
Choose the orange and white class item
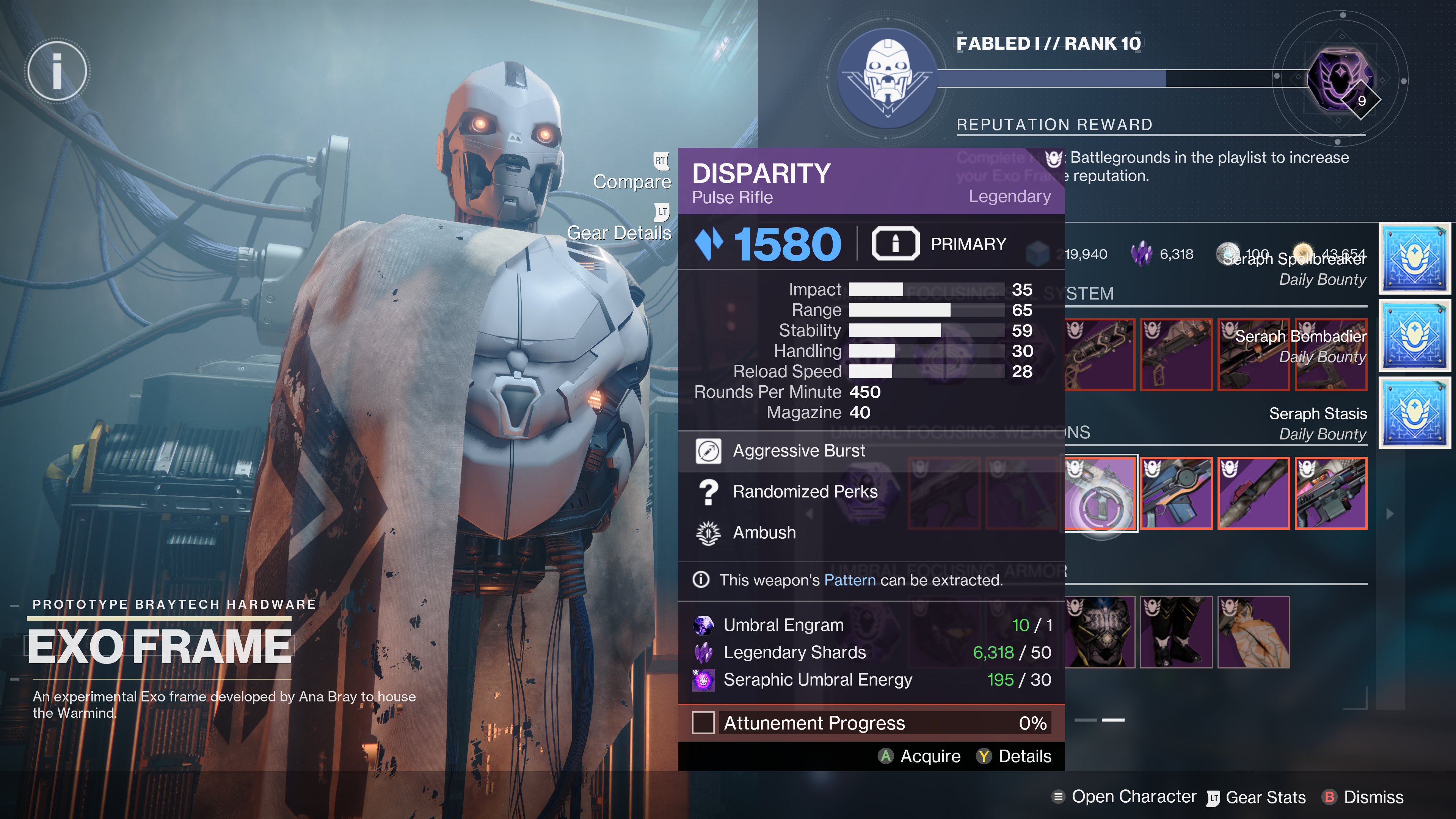click(1254, 632)
